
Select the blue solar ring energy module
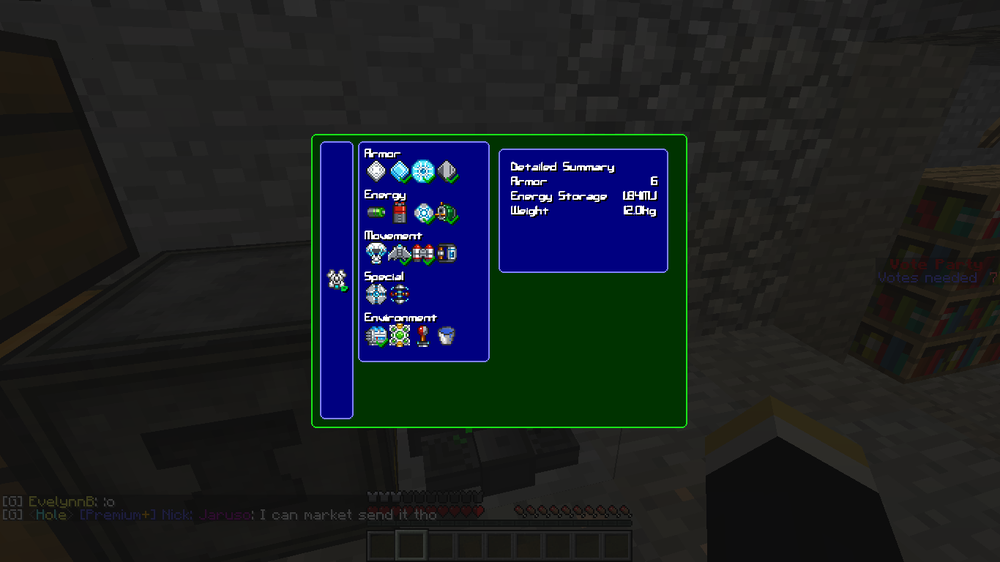(x=423, y=213)
